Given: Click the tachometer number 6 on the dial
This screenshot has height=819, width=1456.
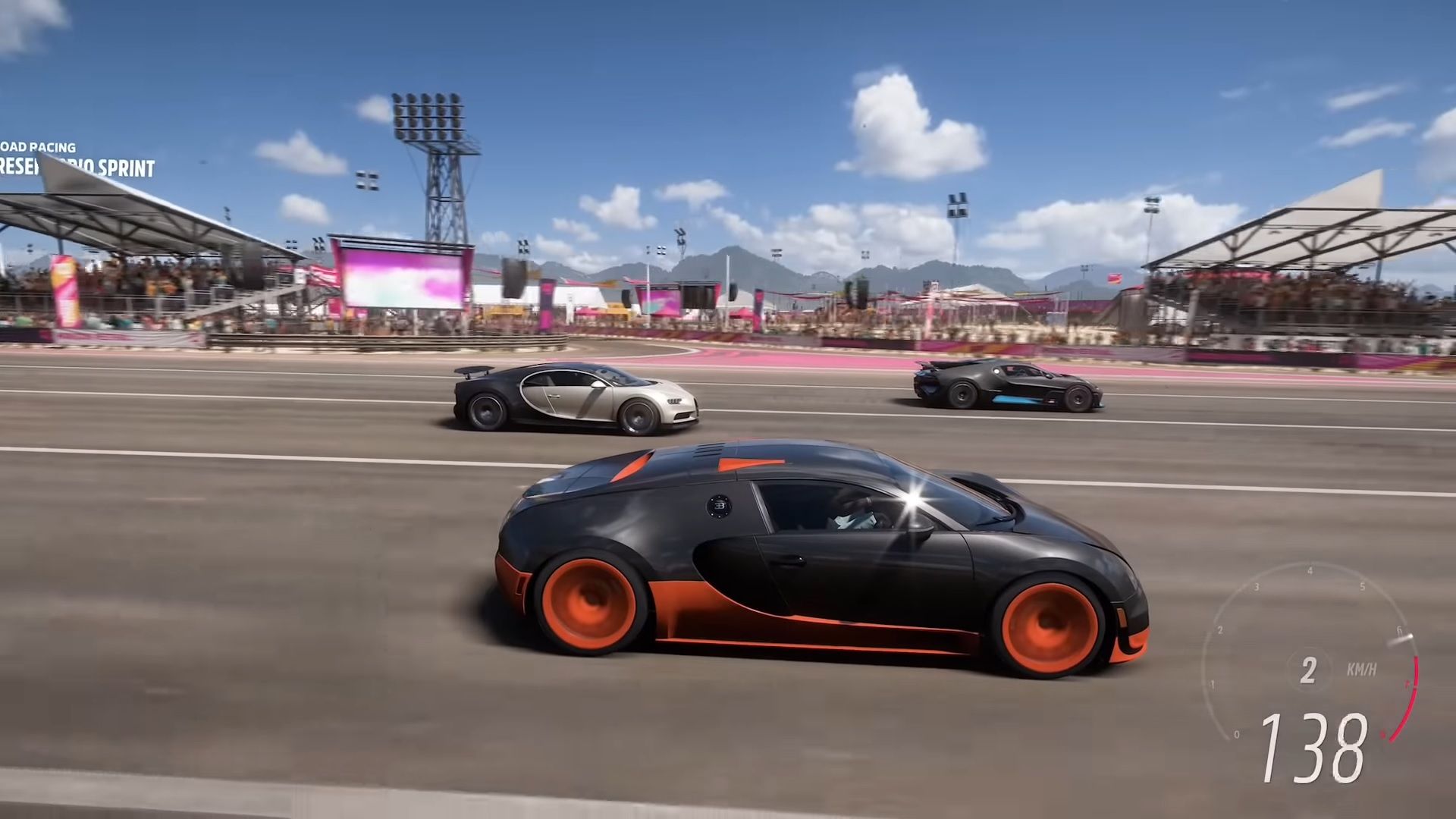Looking at the screenshot, I should tap(1399, 629).
